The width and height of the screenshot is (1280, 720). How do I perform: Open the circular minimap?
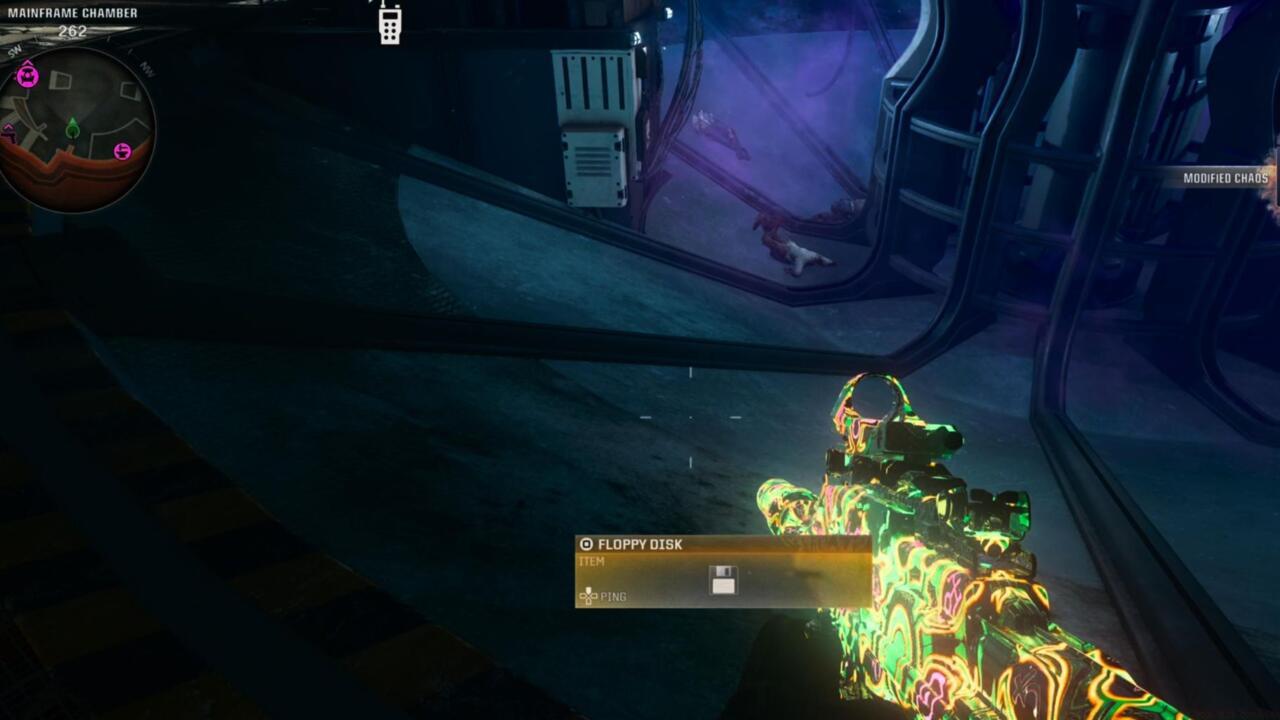click(77, 130)
